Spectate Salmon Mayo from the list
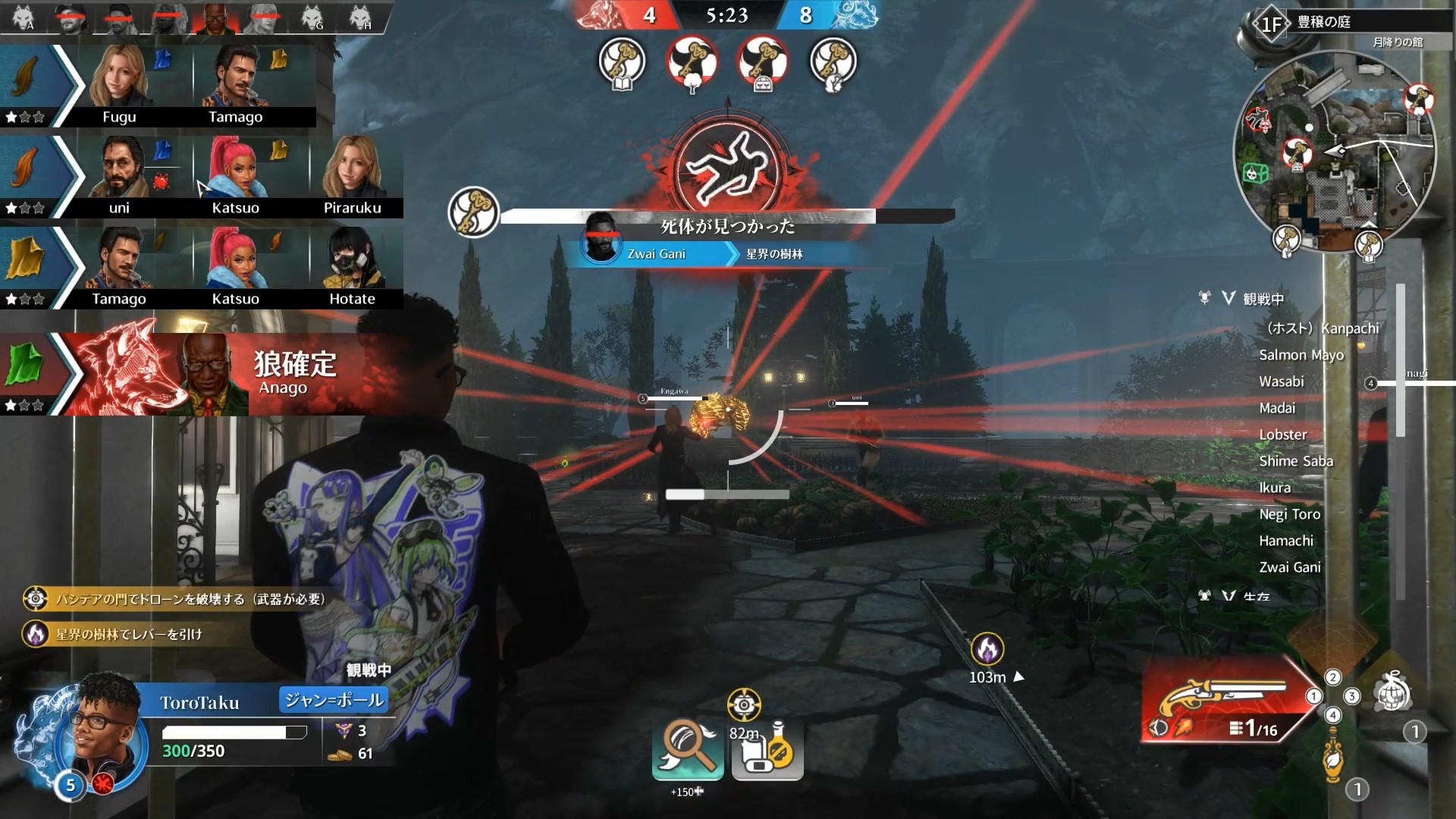 1301,355
